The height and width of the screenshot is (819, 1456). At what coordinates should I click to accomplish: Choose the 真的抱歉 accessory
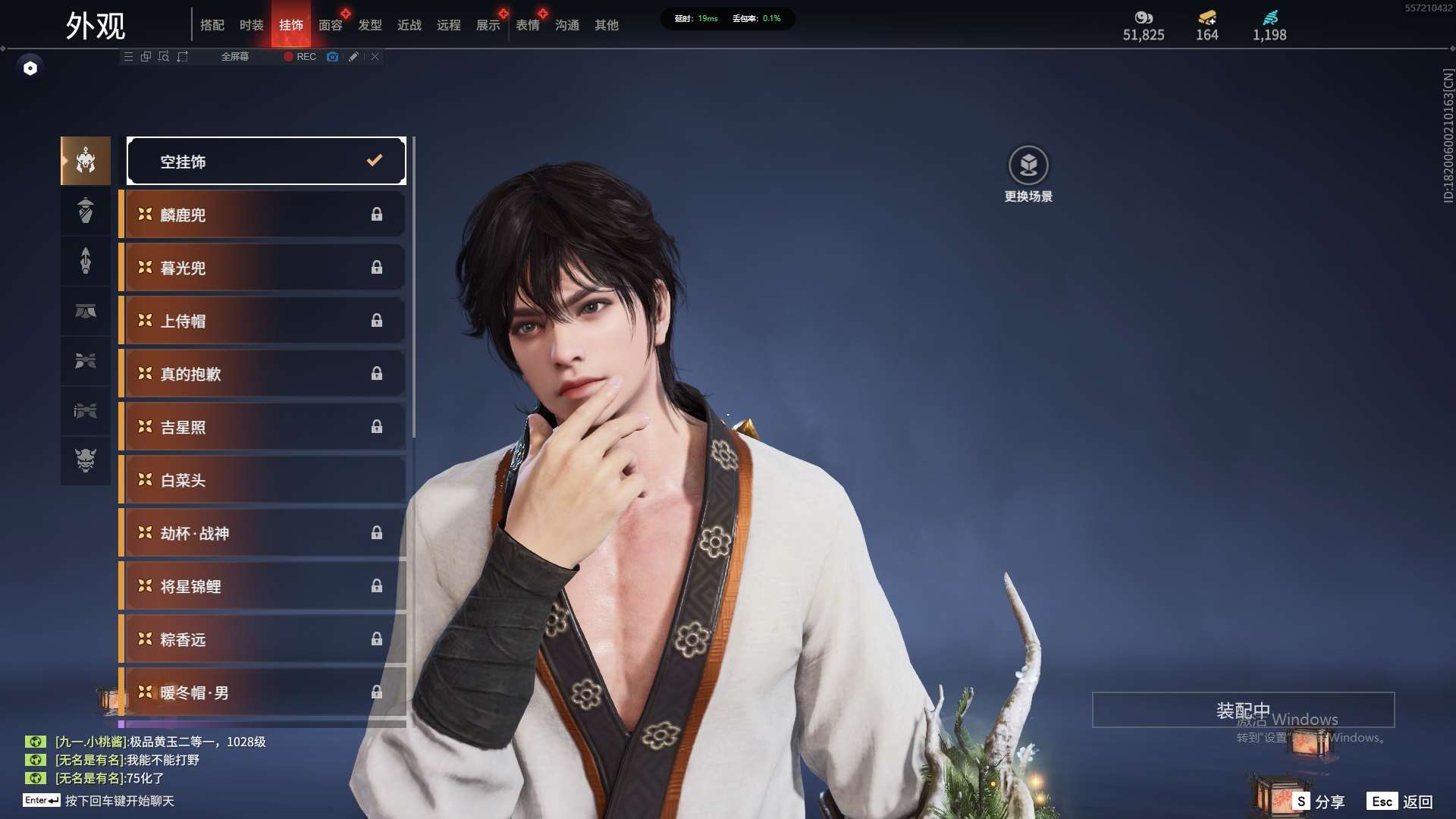(263, 374)
